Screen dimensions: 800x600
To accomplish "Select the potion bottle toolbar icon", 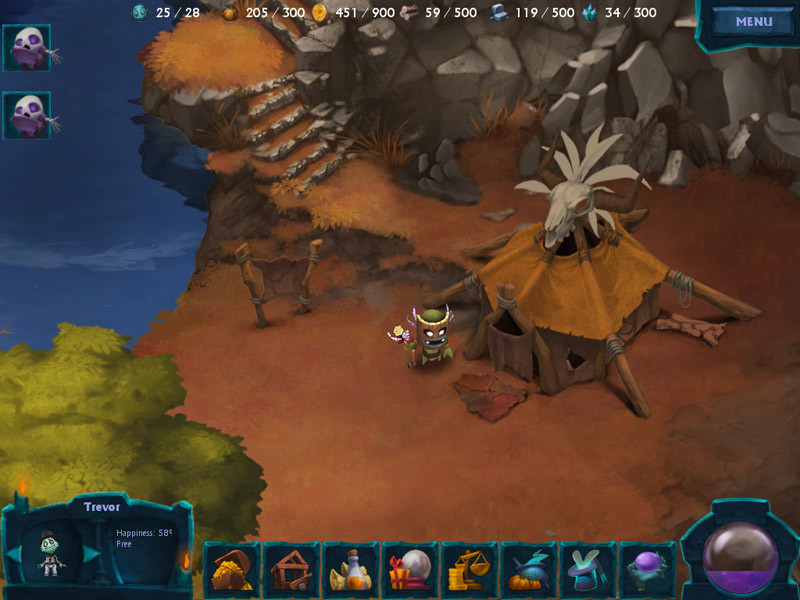I will point(350,570).
